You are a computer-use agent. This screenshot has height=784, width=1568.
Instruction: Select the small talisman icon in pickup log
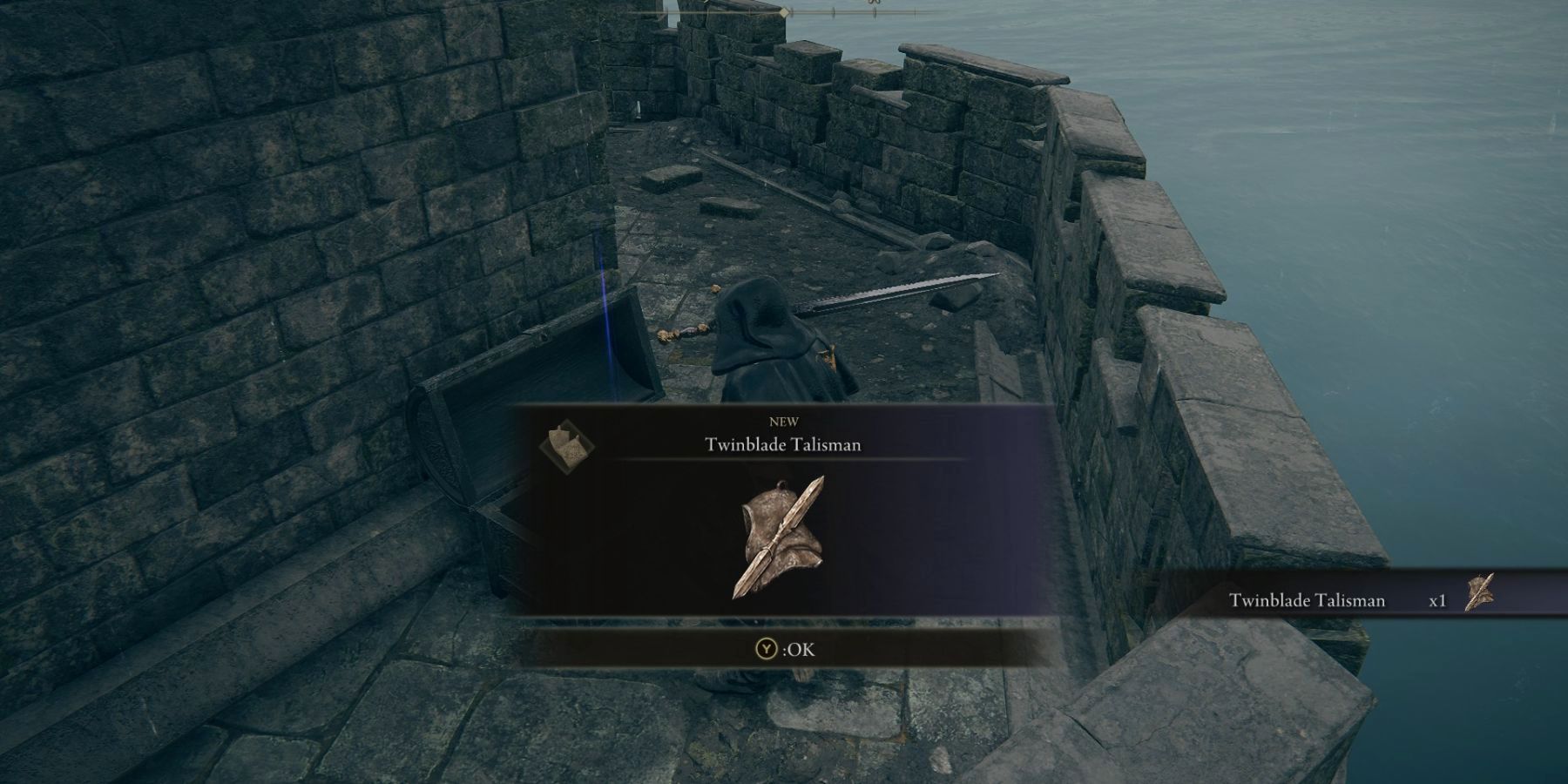[x=1480, y=593]
